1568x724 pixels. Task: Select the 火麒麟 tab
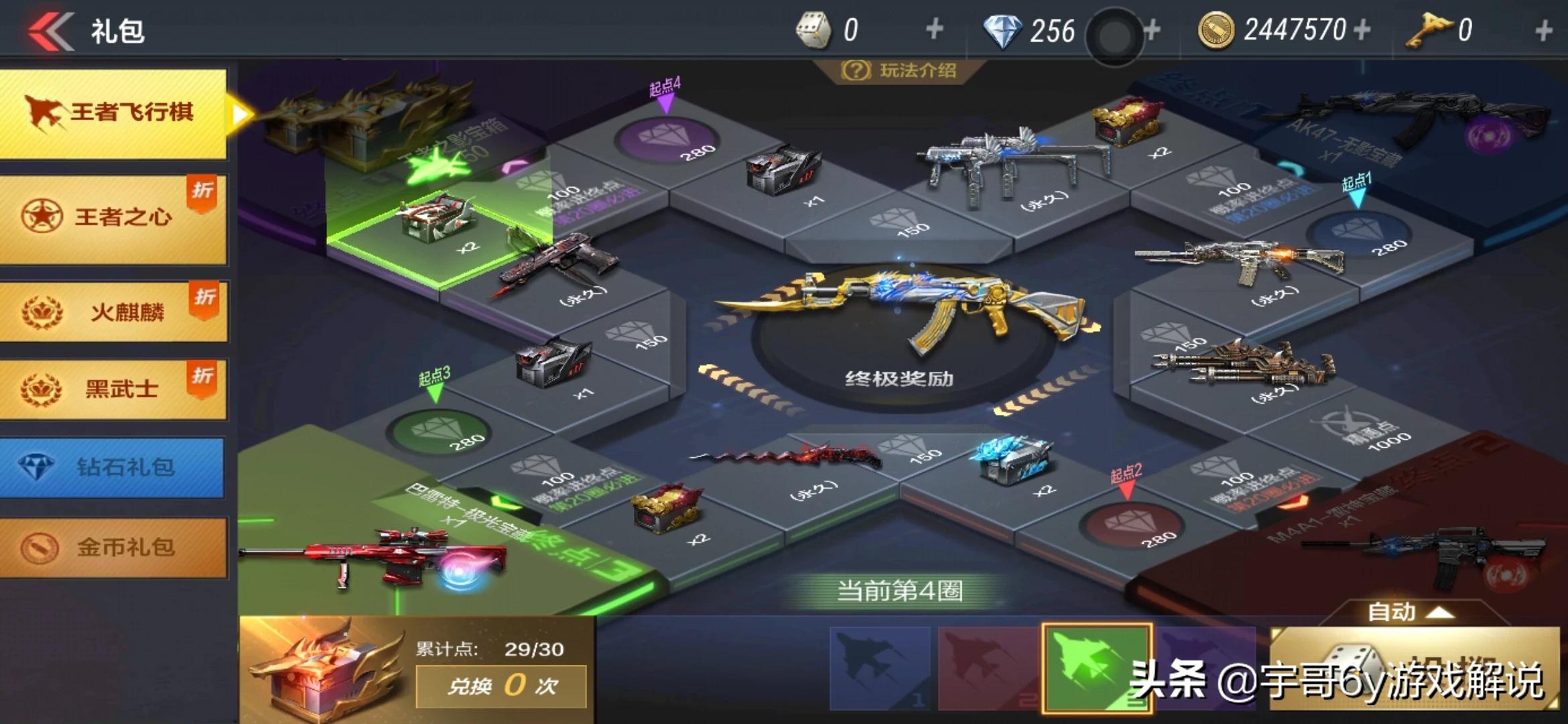click(114, 312)
